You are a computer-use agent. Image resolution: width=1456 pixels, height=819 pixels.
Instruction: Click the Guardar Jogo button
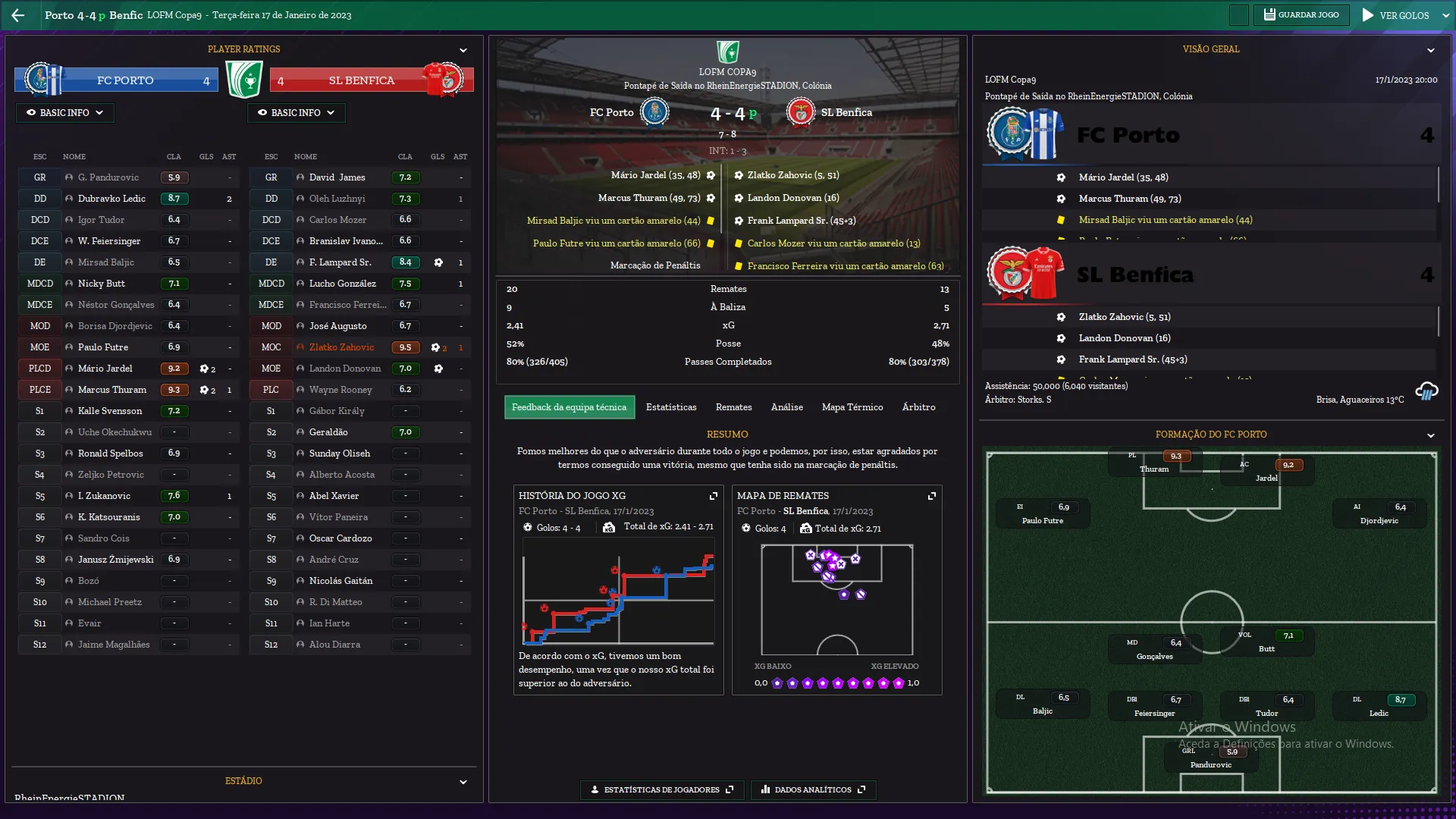click(x=1301, y=15)
